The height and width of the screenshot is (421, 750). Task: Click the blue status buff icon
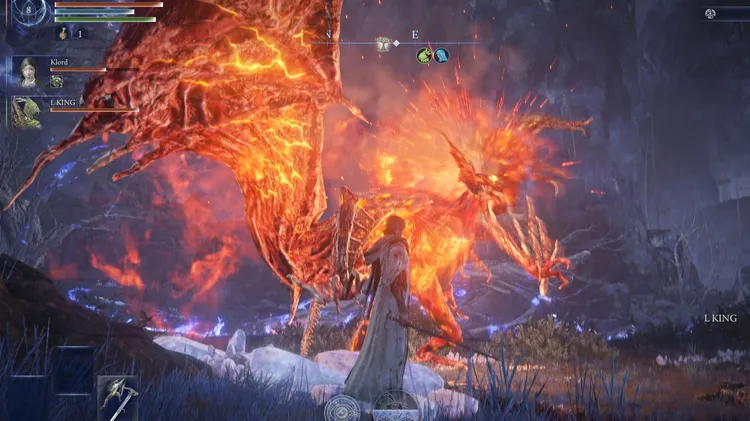point(440,56)
